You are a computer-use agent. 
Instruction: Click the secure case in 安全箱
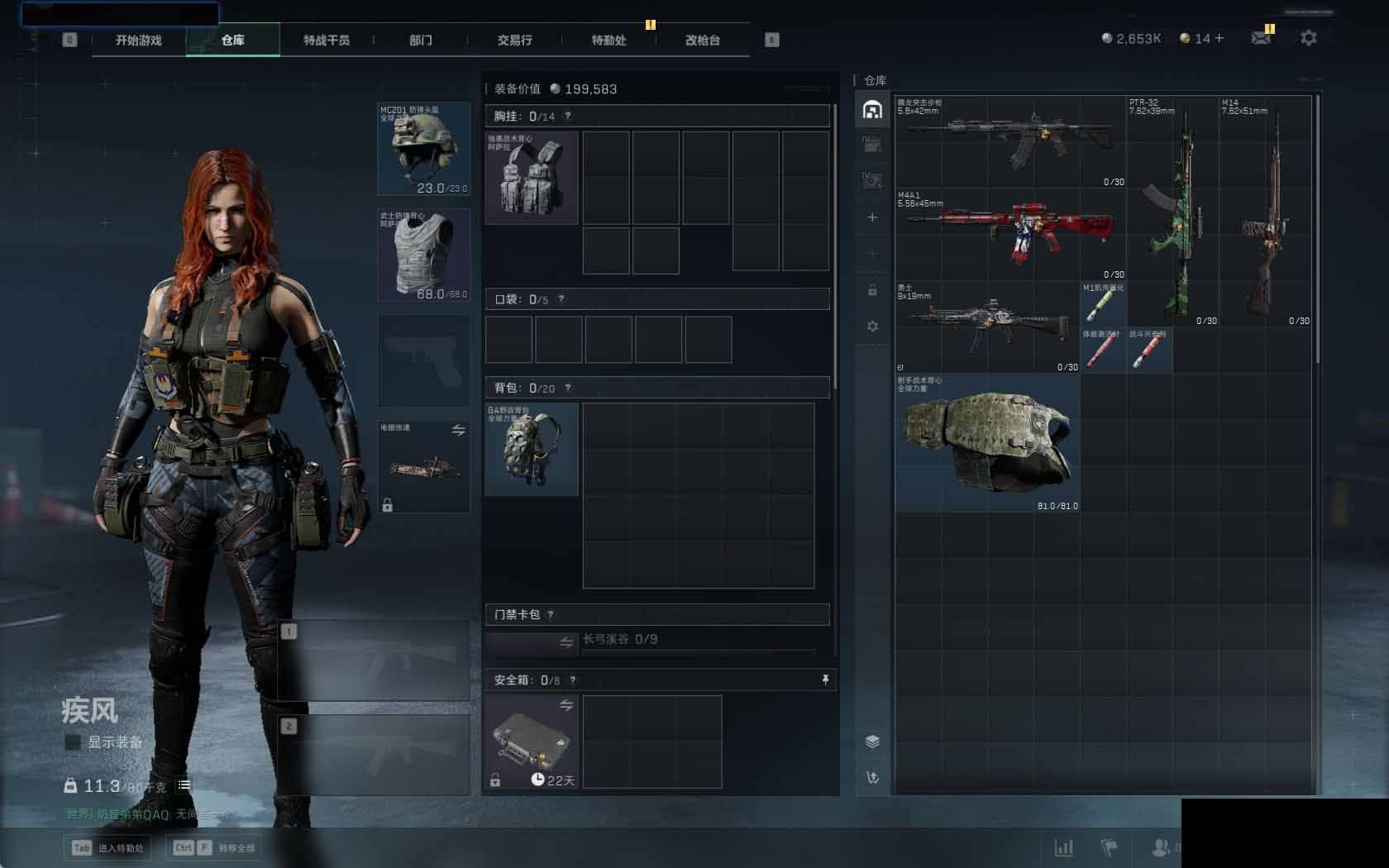[532, 742]
